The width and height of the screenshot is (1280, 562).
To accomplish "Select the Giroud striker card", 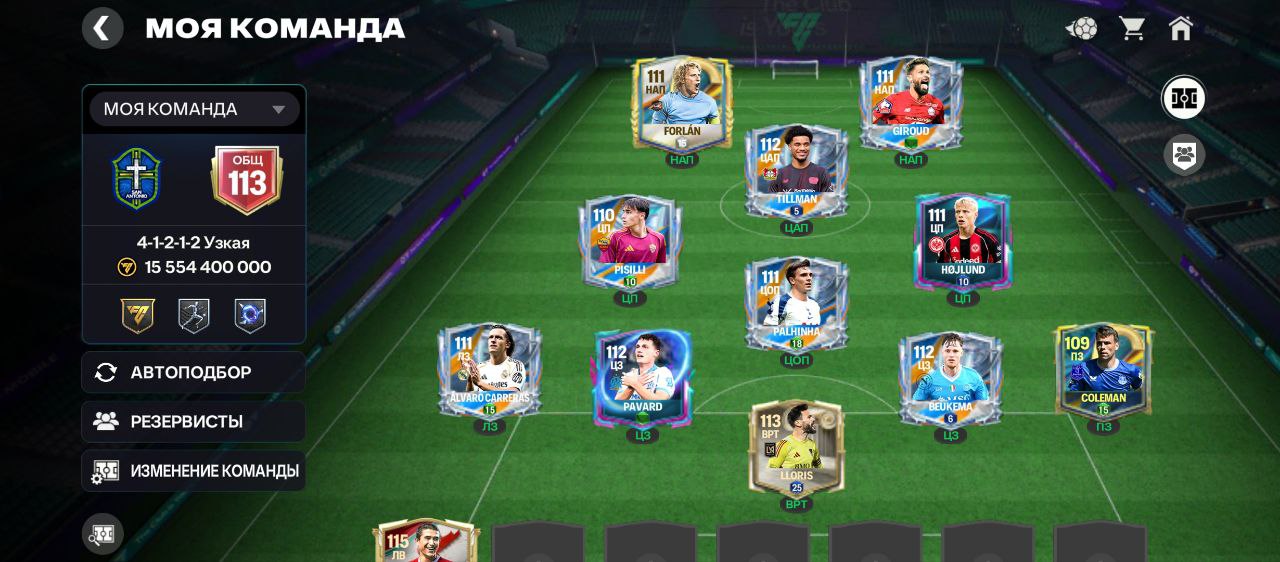I will (x=910, y=103).
